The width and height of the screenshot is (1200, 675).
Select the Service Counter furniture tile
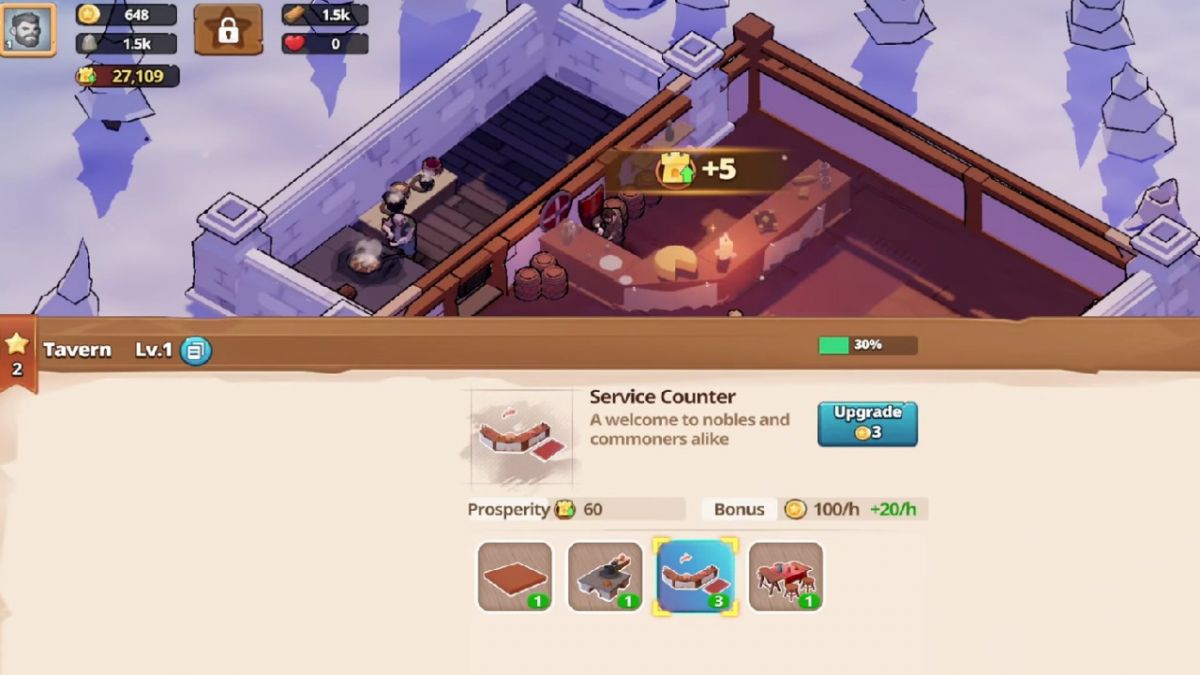click(x=695, y=576)
